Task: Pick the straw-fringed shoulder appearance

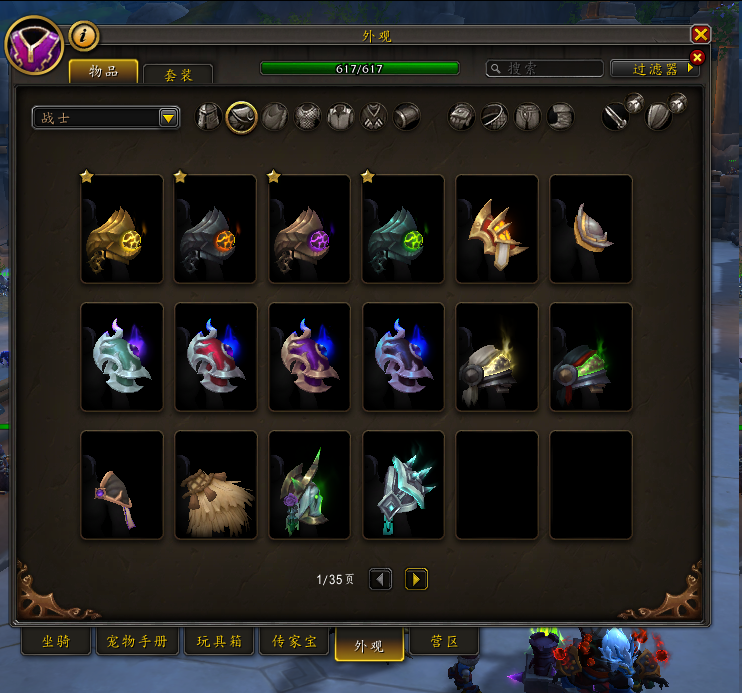Action: tap(216, 485)
